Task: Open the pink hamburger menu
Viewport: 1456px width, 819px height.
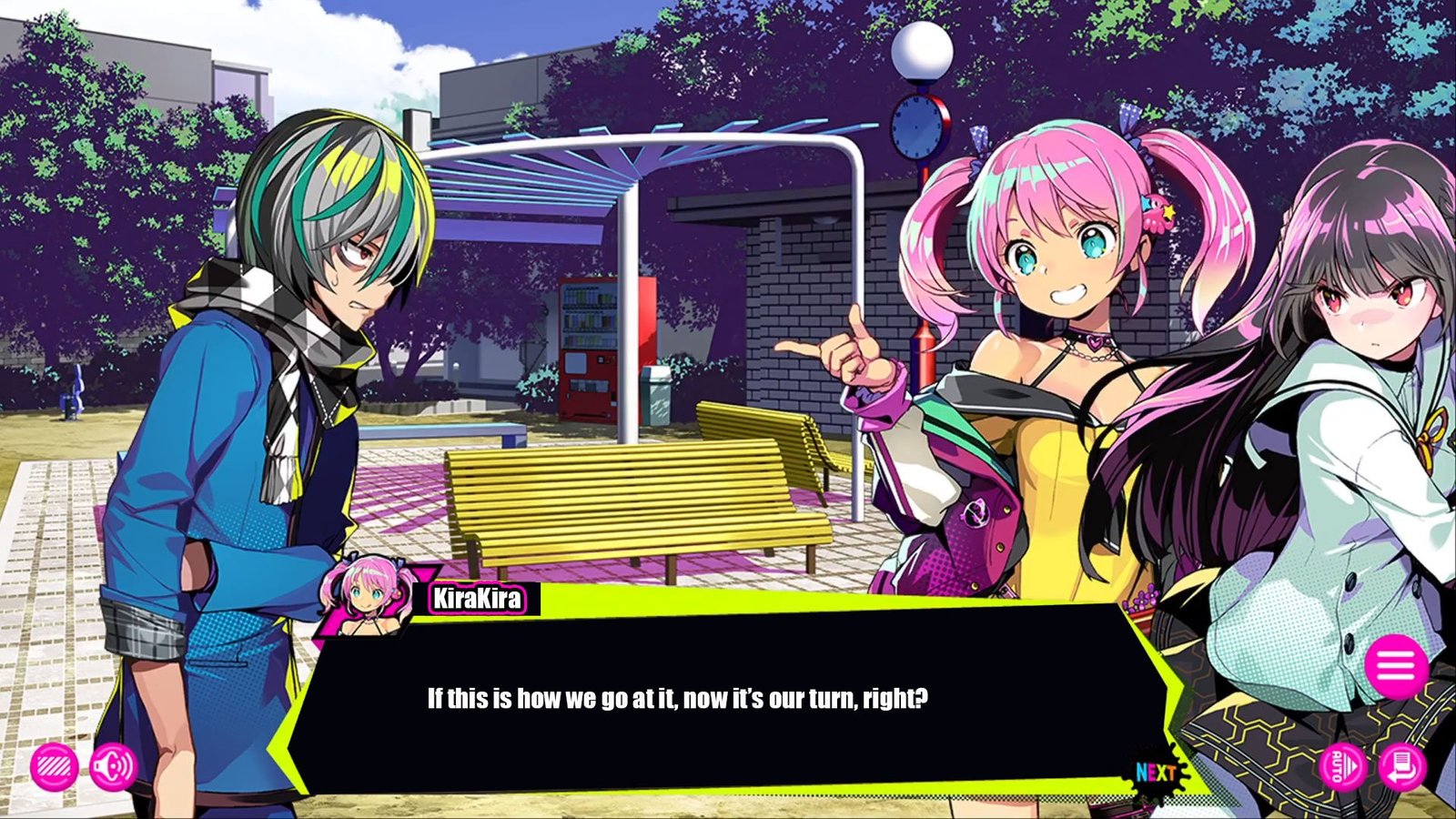Action: (1395, 666)
